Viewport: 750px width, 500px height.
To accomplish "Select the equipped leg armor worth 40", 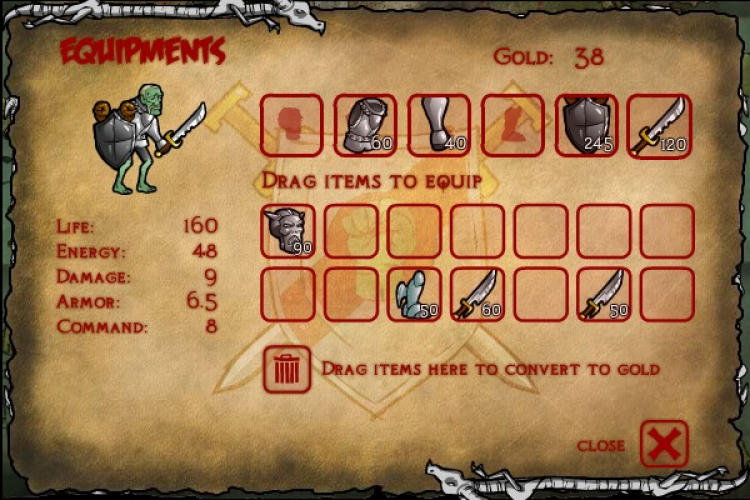I will click(439, 125).
